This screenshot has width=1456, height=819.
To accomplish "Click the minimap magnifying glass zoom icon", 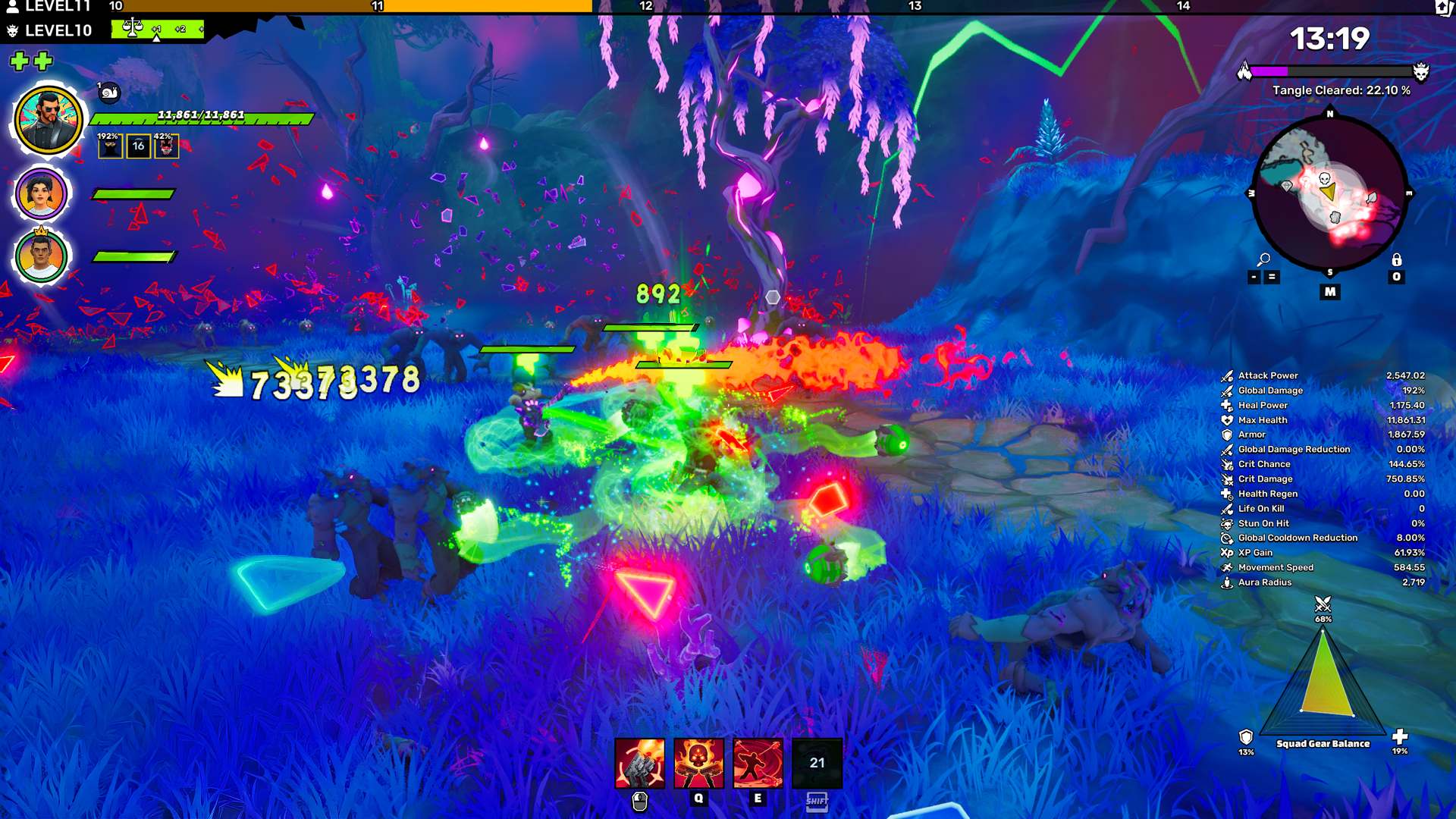I will click(1263, 260).
